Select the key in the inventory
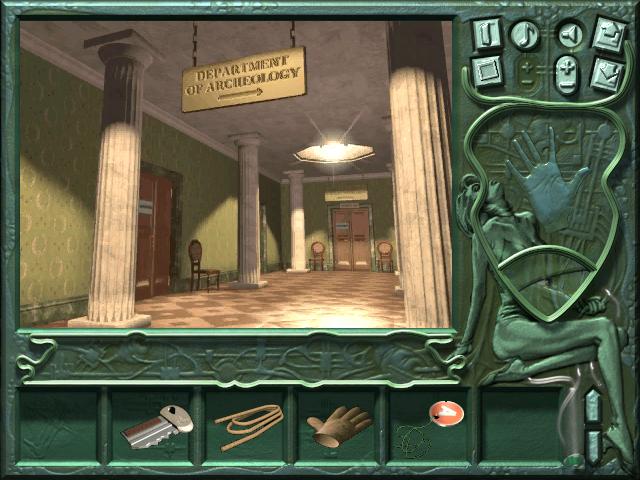Screen dimensions: 640x480 click(156, 425)
